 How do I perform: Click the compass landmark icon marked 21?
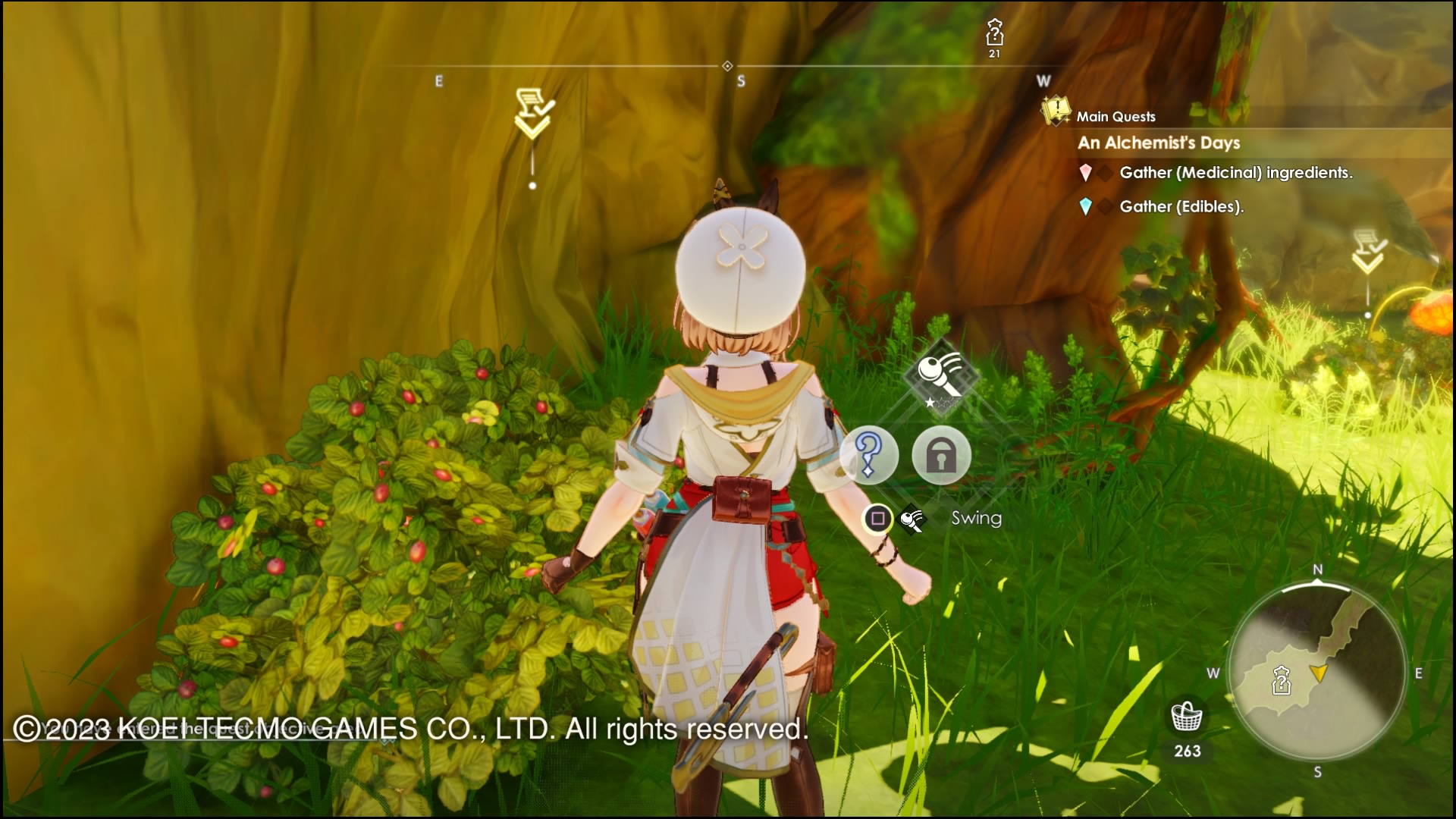[994, 34]
